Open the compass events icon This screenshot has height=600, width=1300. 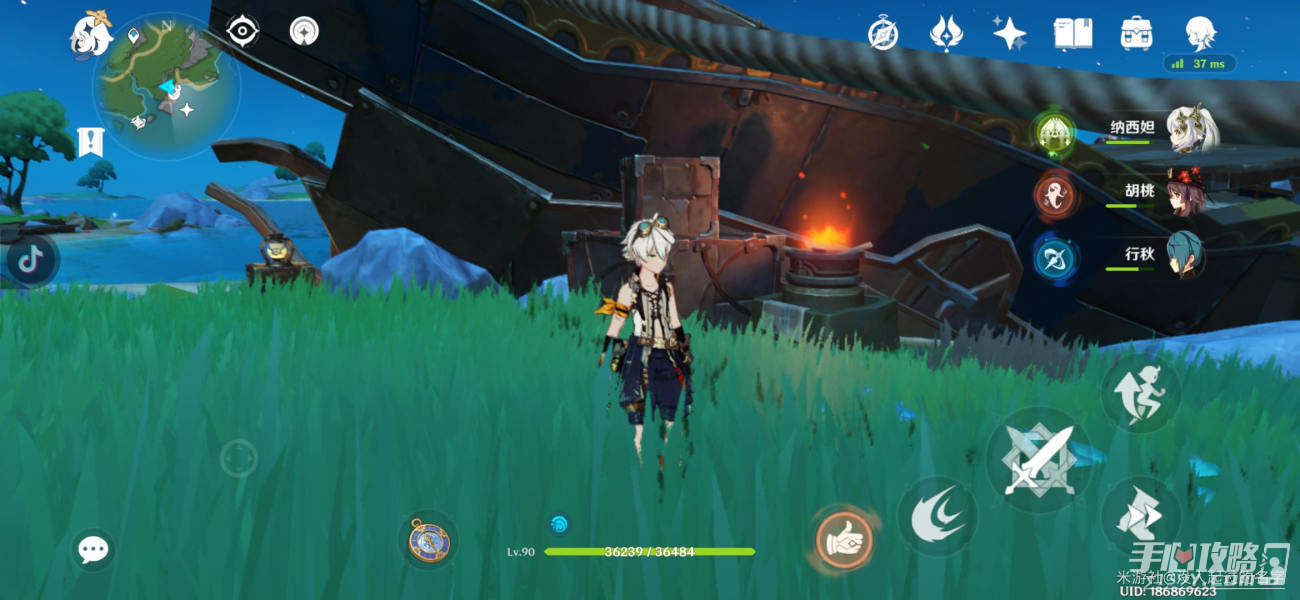click(883, 33)
